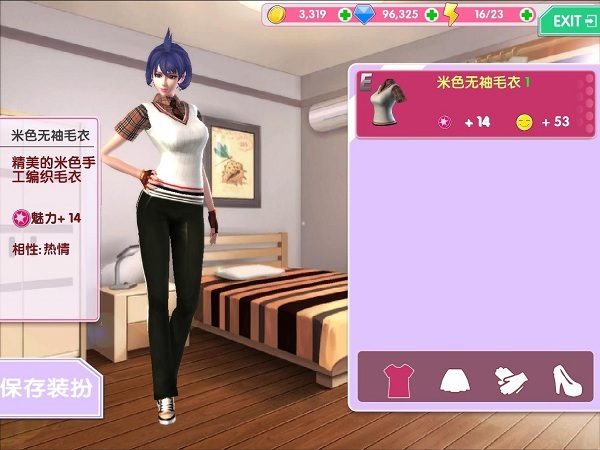Save outfit with 保存装扮 button

pos(46,387)
